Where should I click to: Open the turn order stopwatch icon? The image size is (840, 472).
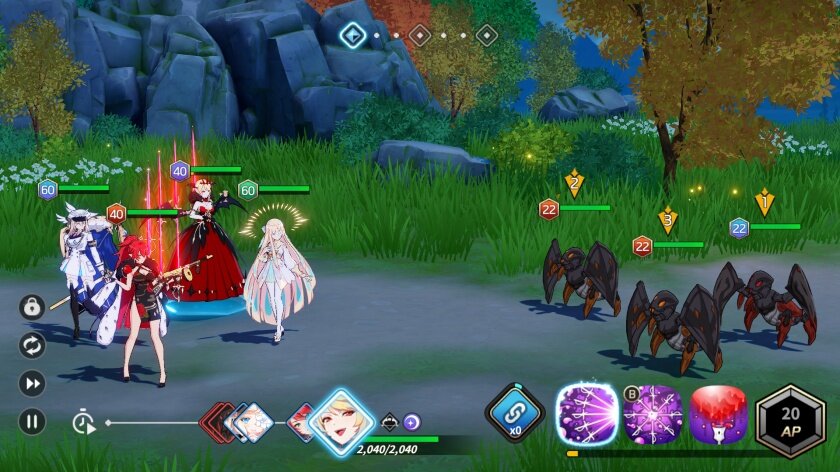(83, 422)
